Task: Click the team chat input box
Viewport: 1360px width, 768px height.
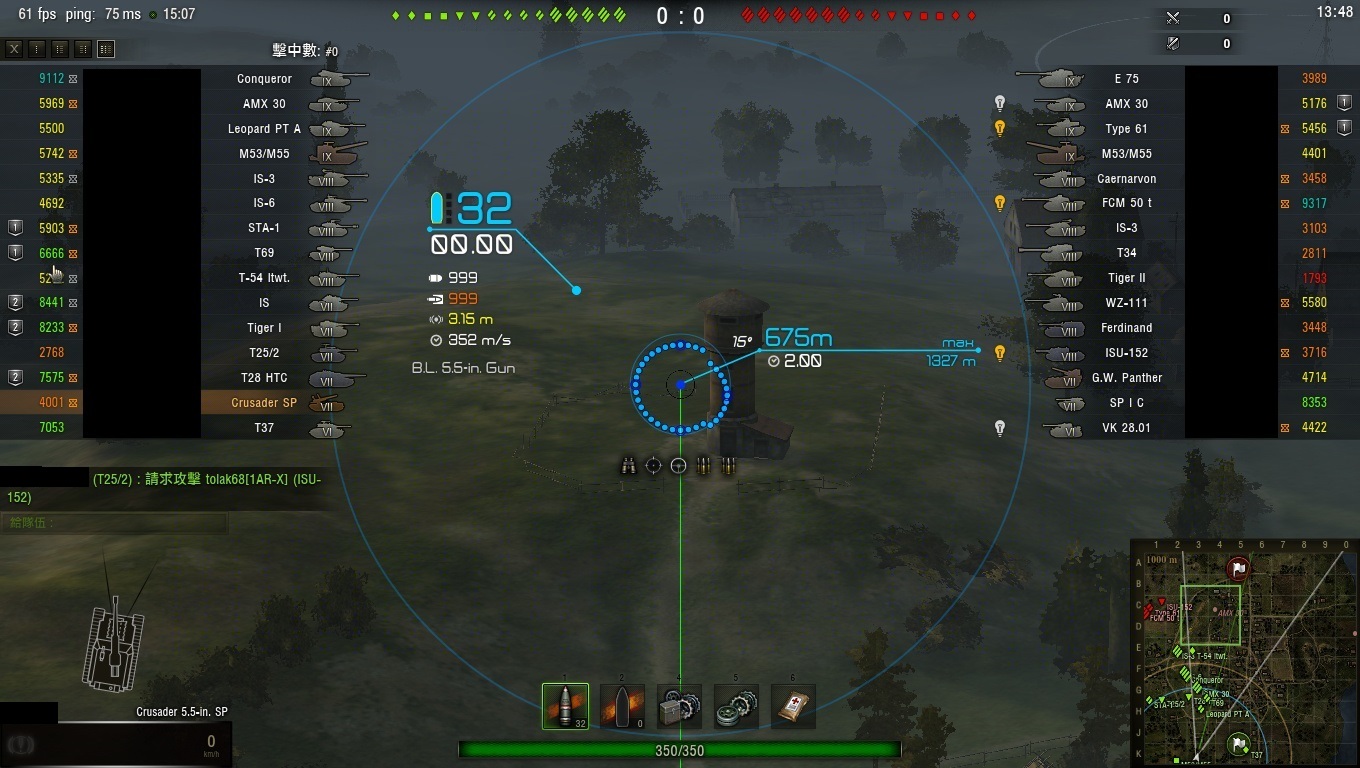Action: click(115, 523)
